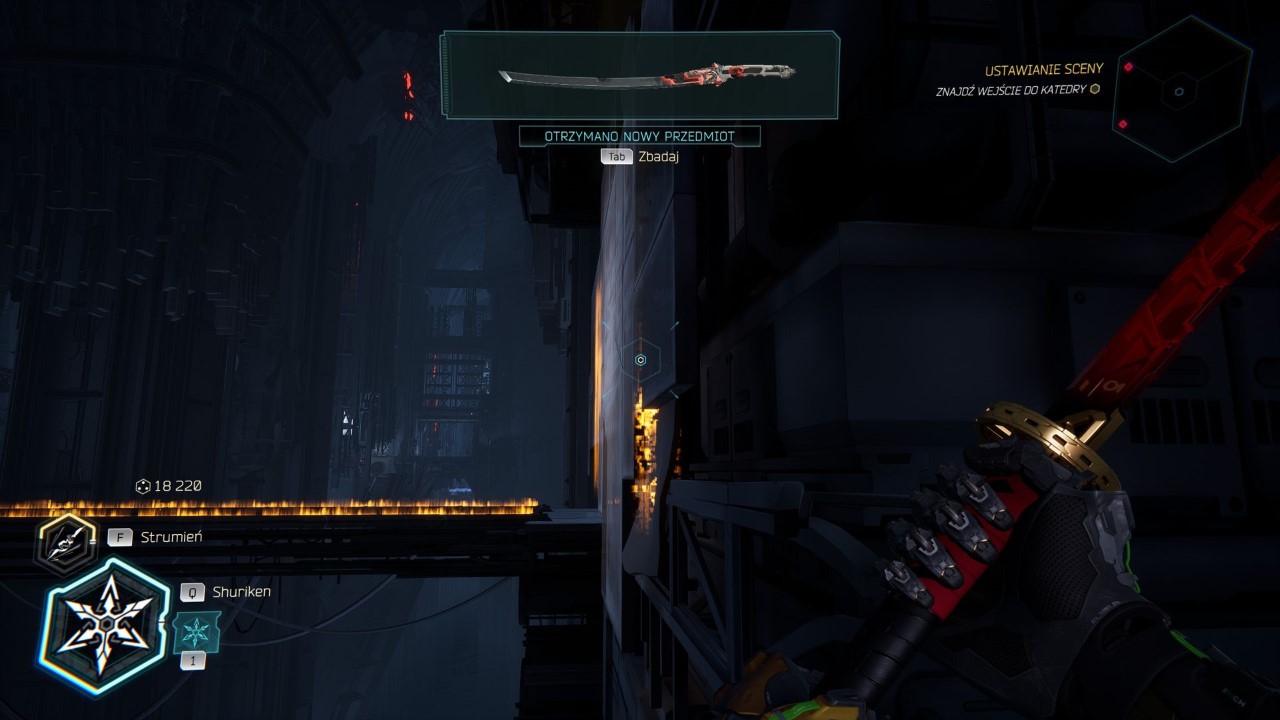Click the Zbadaj action label
1280x720 pixels.
[x=659, y=156]
